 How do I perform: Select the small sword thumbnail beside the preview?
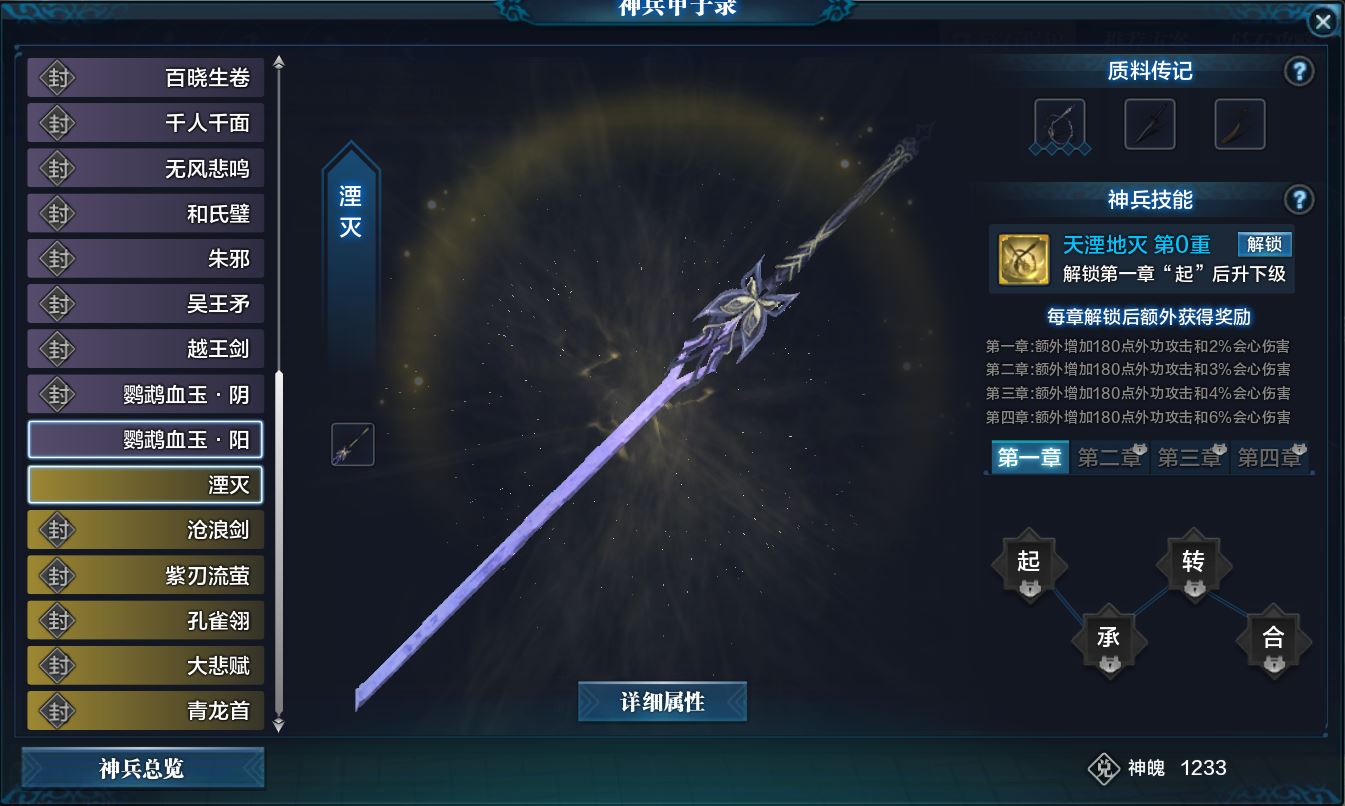(353, 444)
